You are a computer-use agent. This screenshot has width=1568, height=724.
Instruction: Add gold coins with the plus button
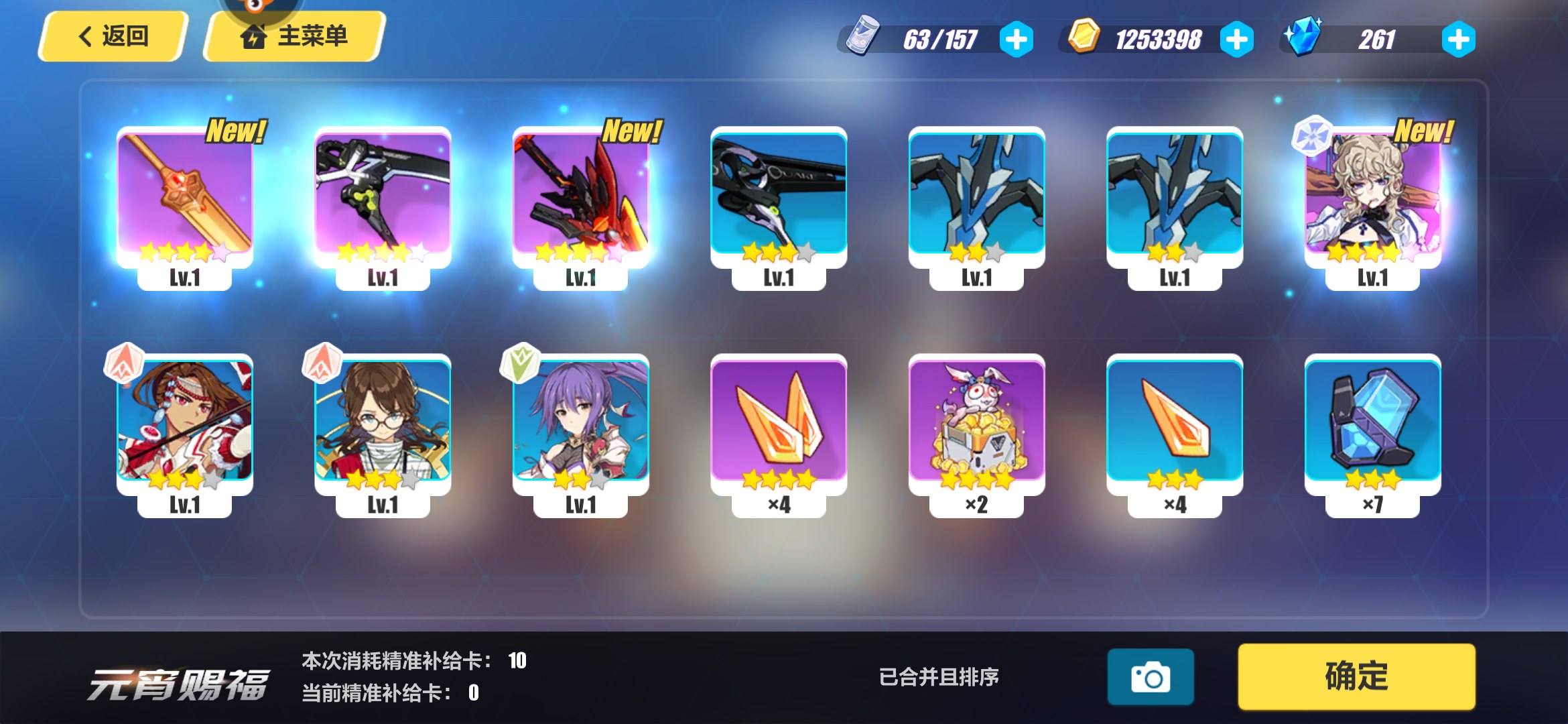coord(1236,40)
